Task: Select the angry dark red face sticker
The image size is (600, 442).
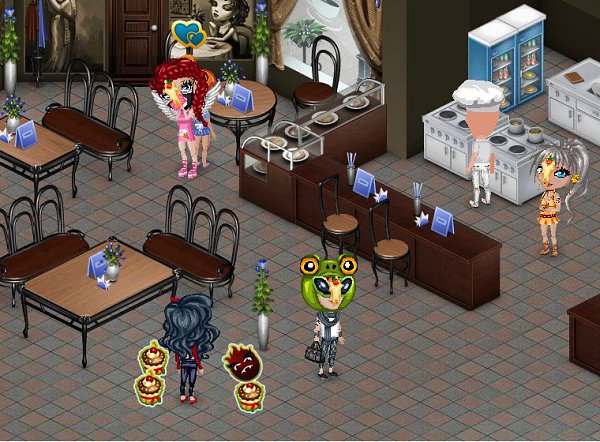Action: [242, 362]
